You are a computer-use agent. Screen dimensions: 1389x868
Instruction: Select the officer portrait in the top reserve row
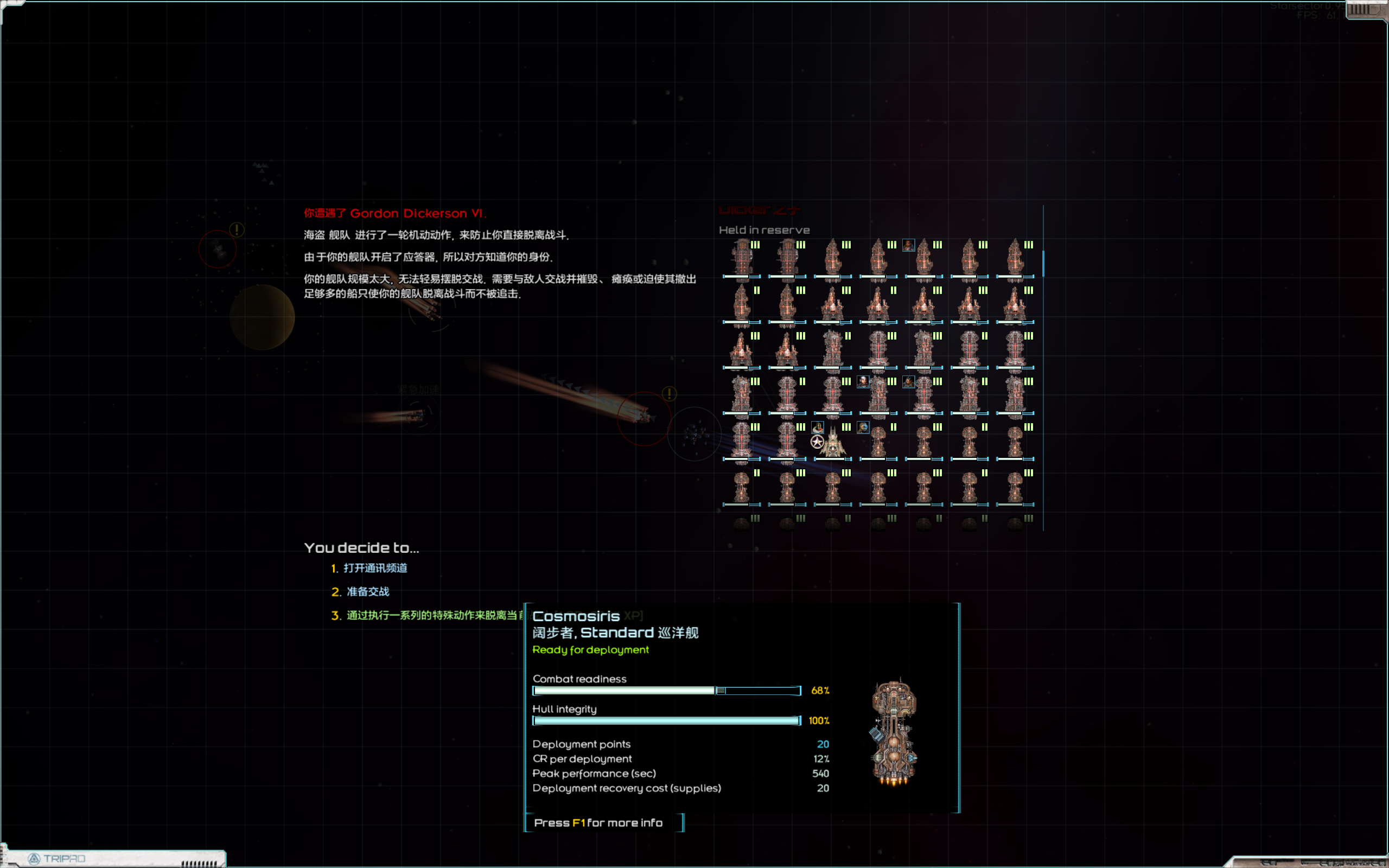909,245
